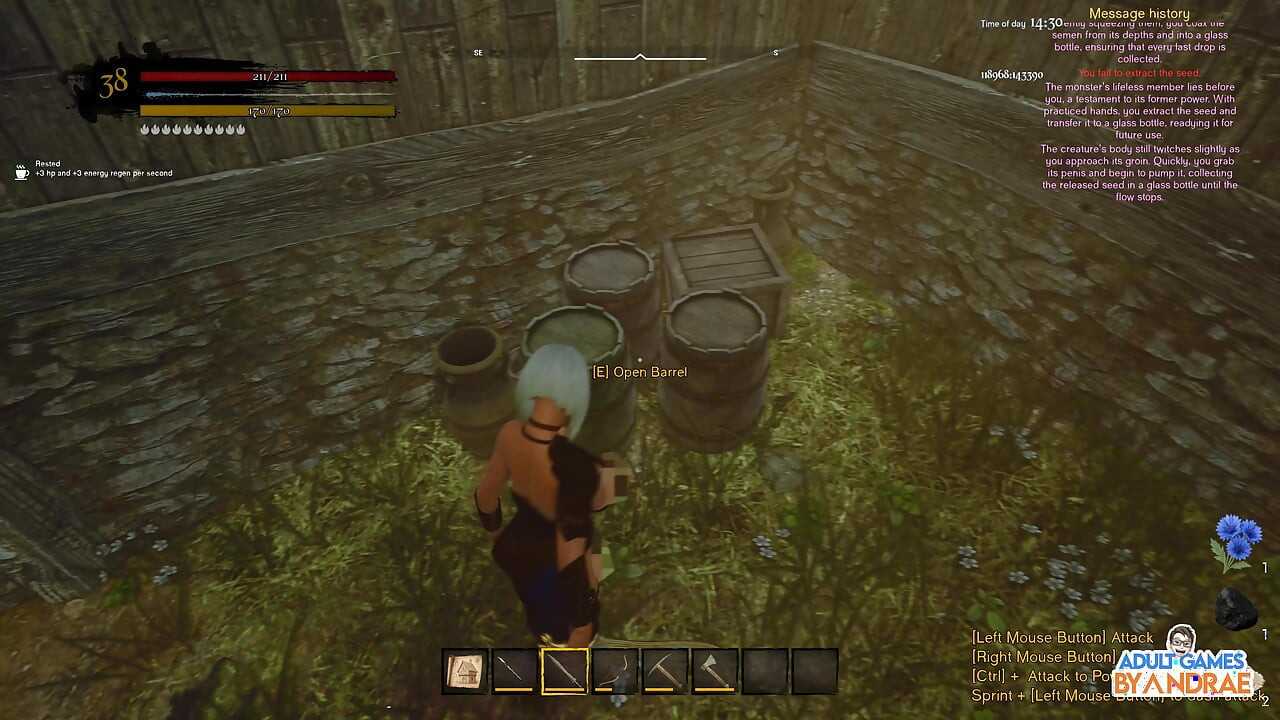Equip the bow from the hotbar
1280x720 pixels.
[x=615, y=671]
